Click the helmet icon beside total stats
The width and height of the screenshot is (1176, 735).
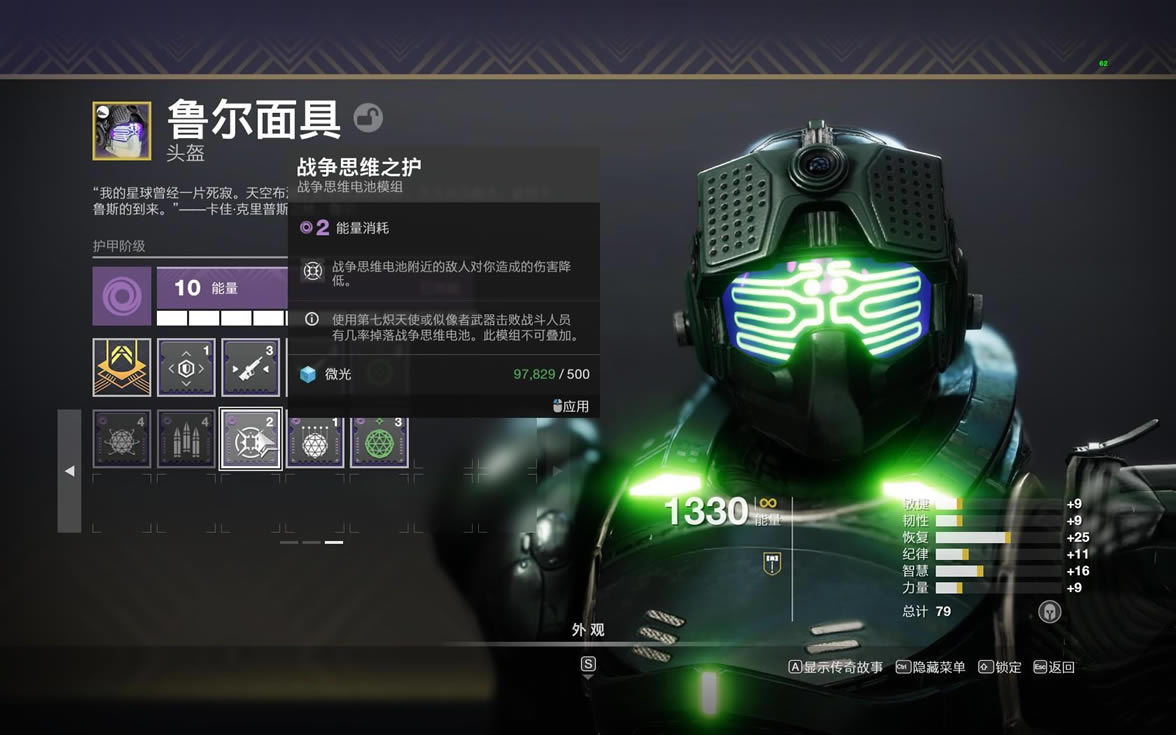1049,612
